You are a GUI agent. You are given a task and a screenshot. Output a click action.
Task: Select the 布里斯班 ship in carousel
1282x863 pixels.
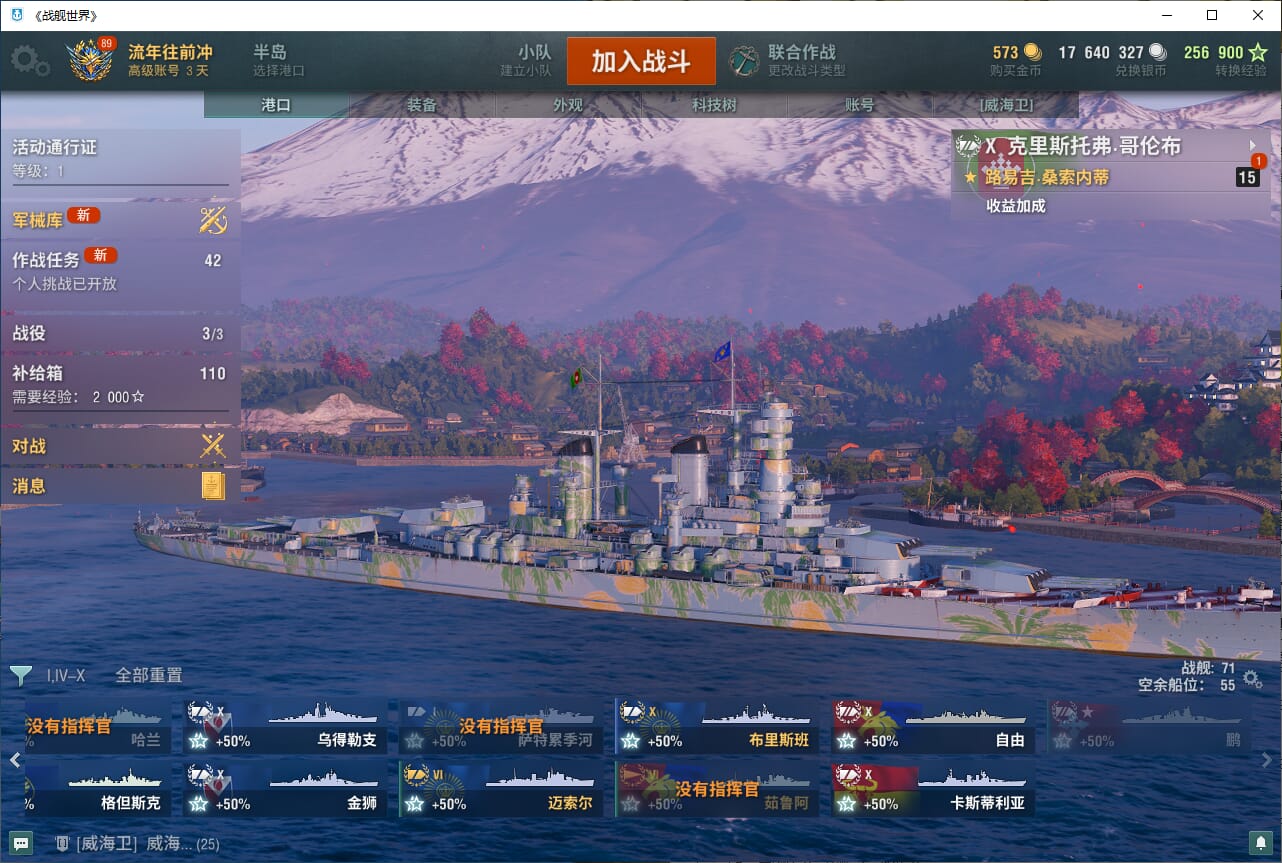(x=717, y=726)
